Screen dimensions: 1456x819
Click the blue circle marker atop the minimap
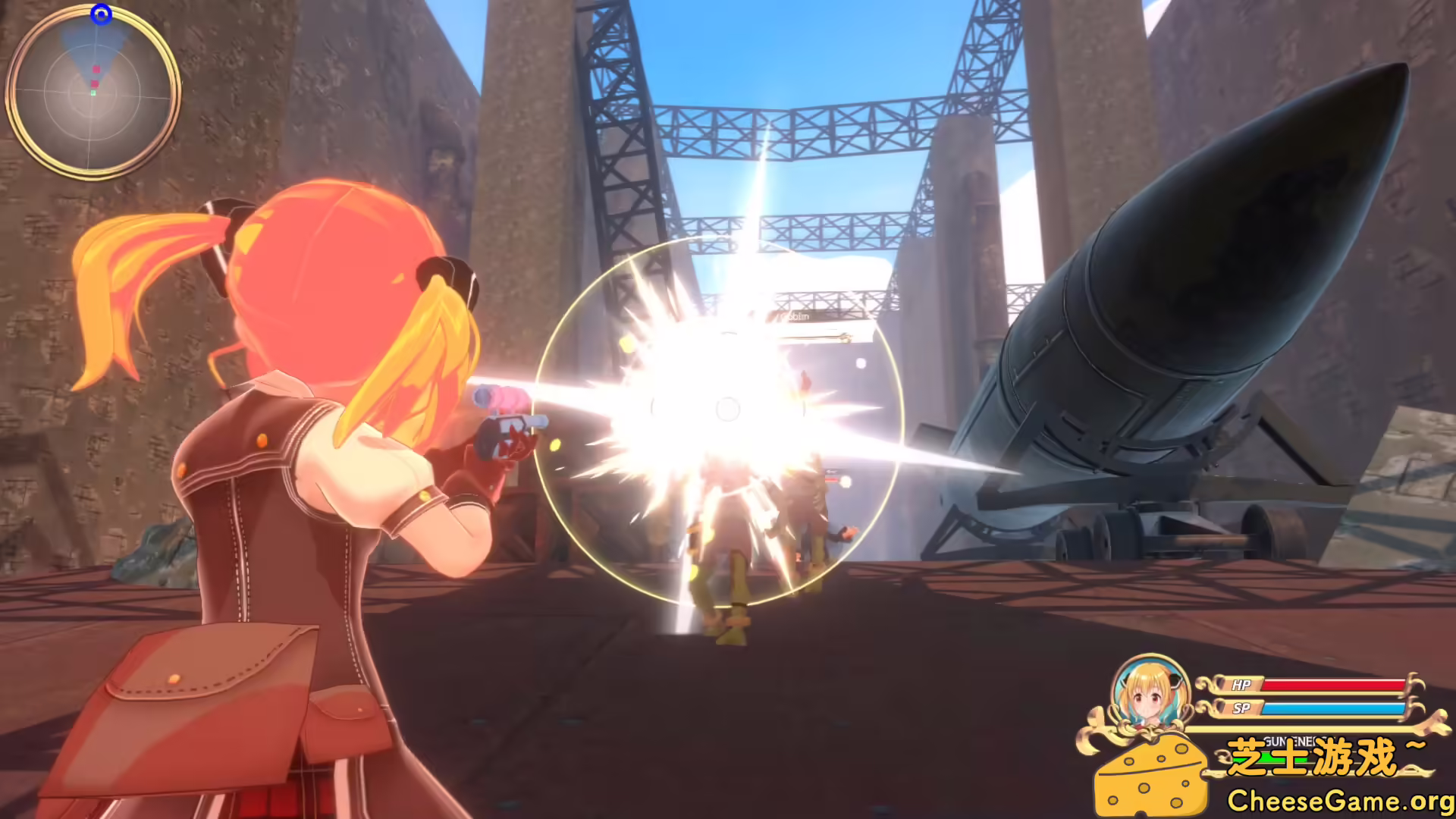pyautogui.click(x=102, y=14)
